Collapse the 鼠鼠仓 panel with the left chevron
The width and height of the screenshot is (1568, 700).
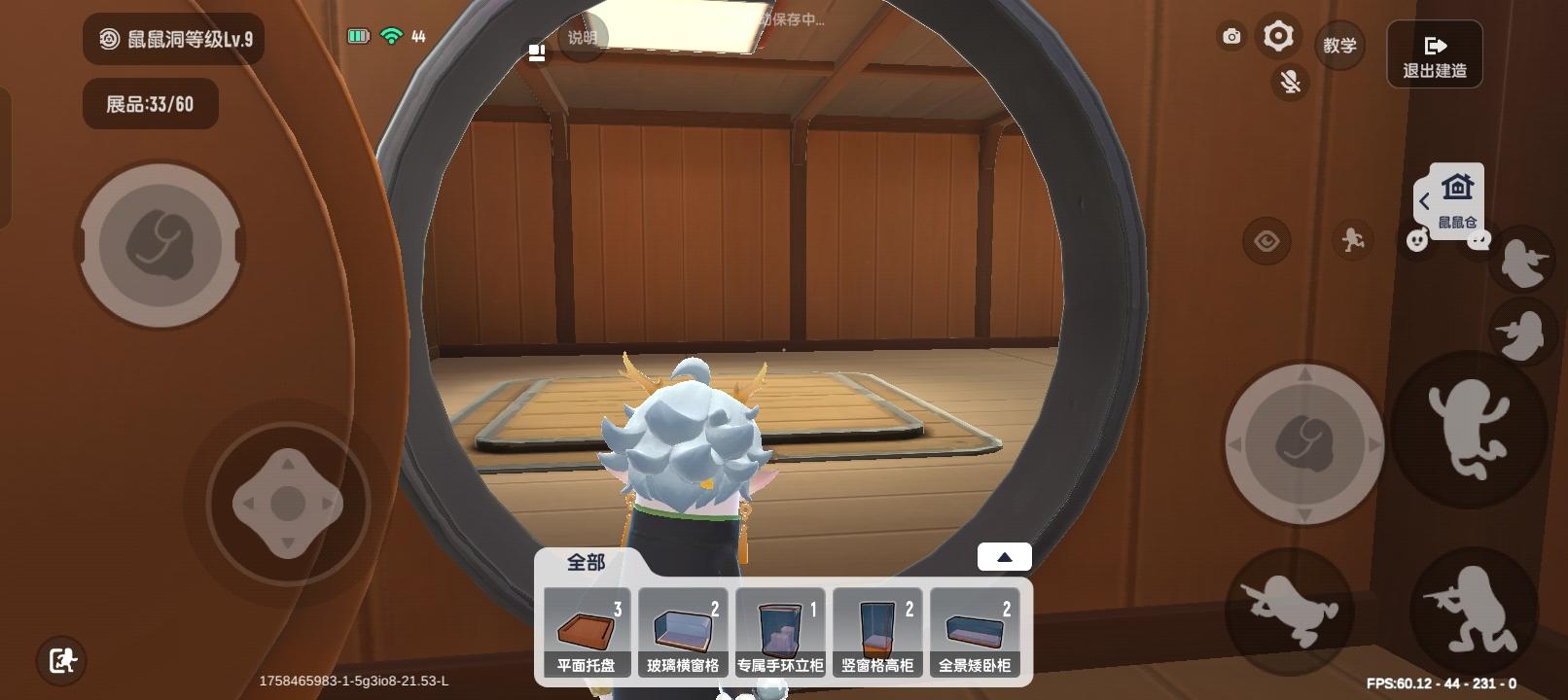pos(1425,200)
